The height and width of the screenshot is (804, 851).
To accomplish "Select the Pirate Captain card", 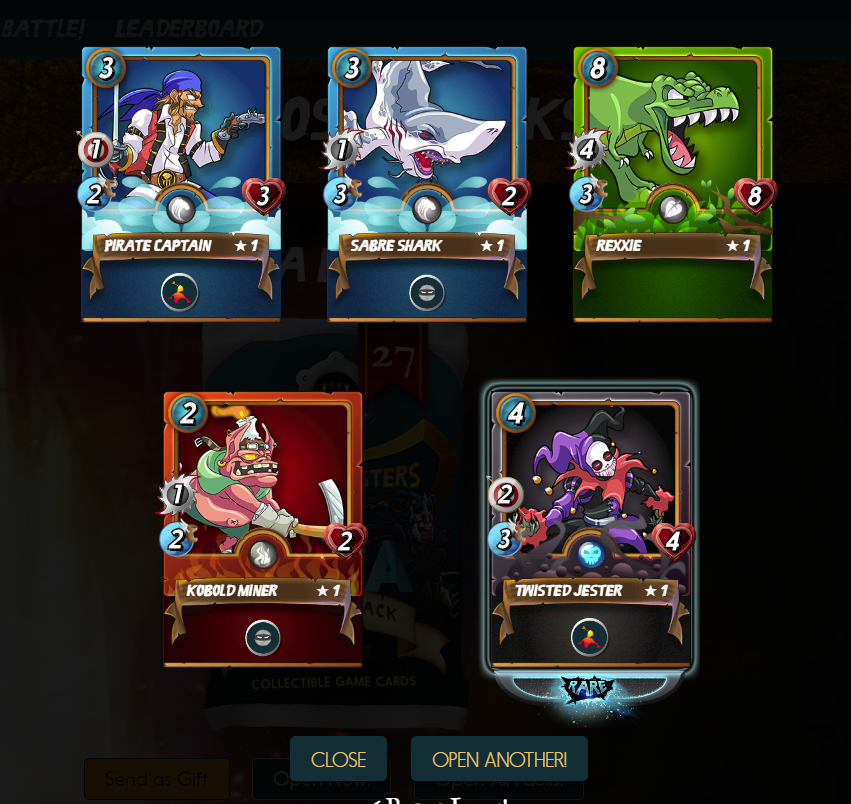I will click(181, 185).
